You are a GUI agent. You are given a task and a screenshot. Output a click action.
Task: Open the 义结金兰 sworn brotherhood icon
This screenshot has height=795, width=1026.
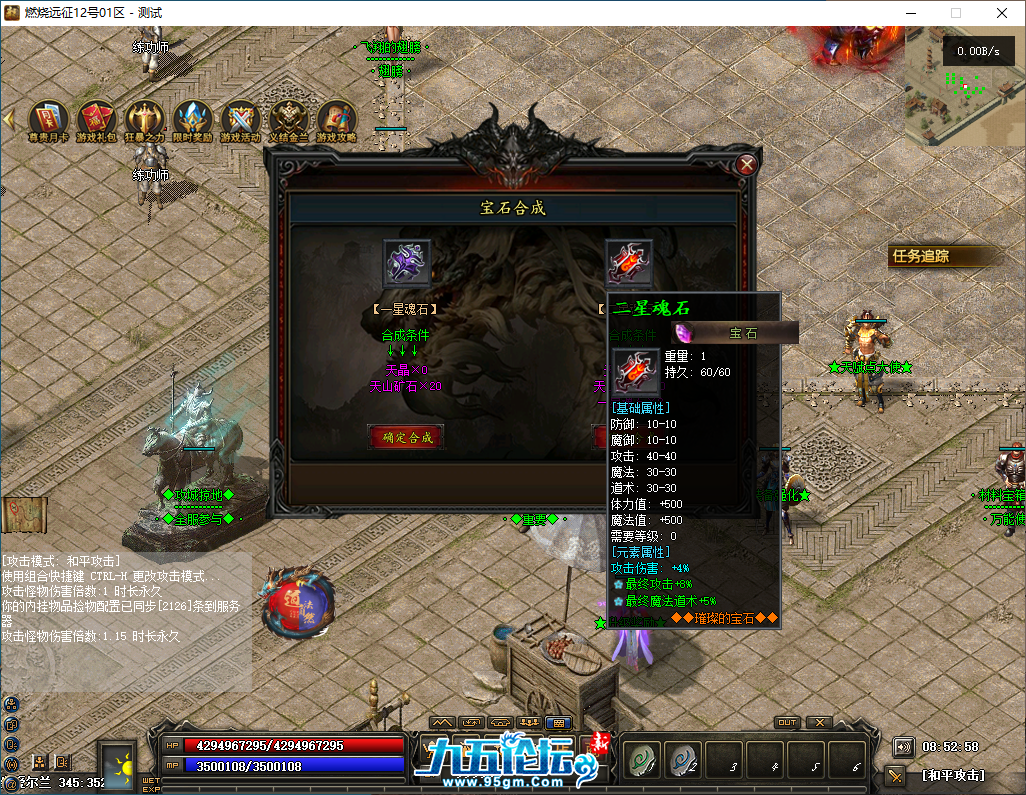coord(289,119)
